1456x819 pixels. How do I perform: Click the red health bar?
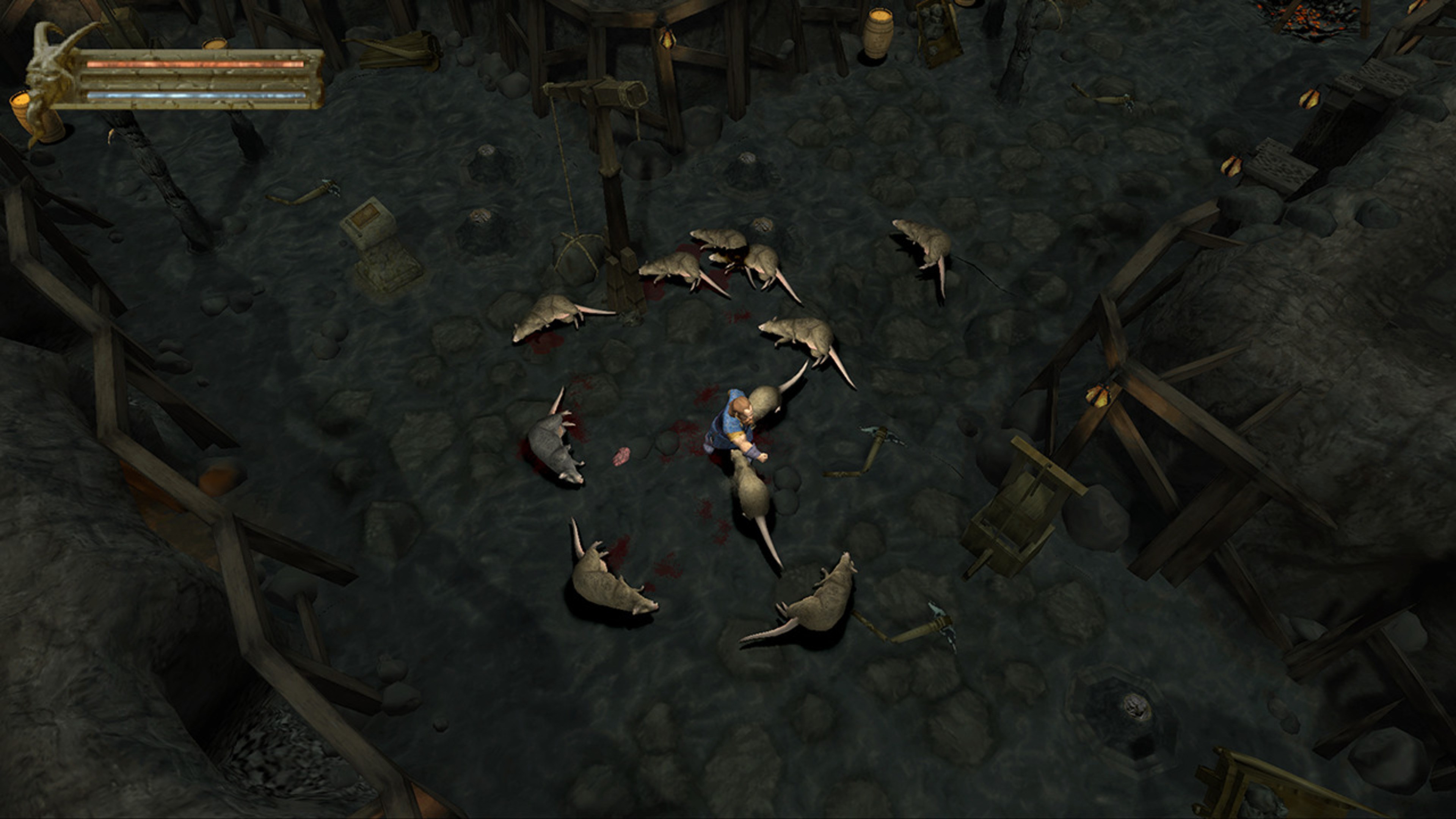pos(198,65)
